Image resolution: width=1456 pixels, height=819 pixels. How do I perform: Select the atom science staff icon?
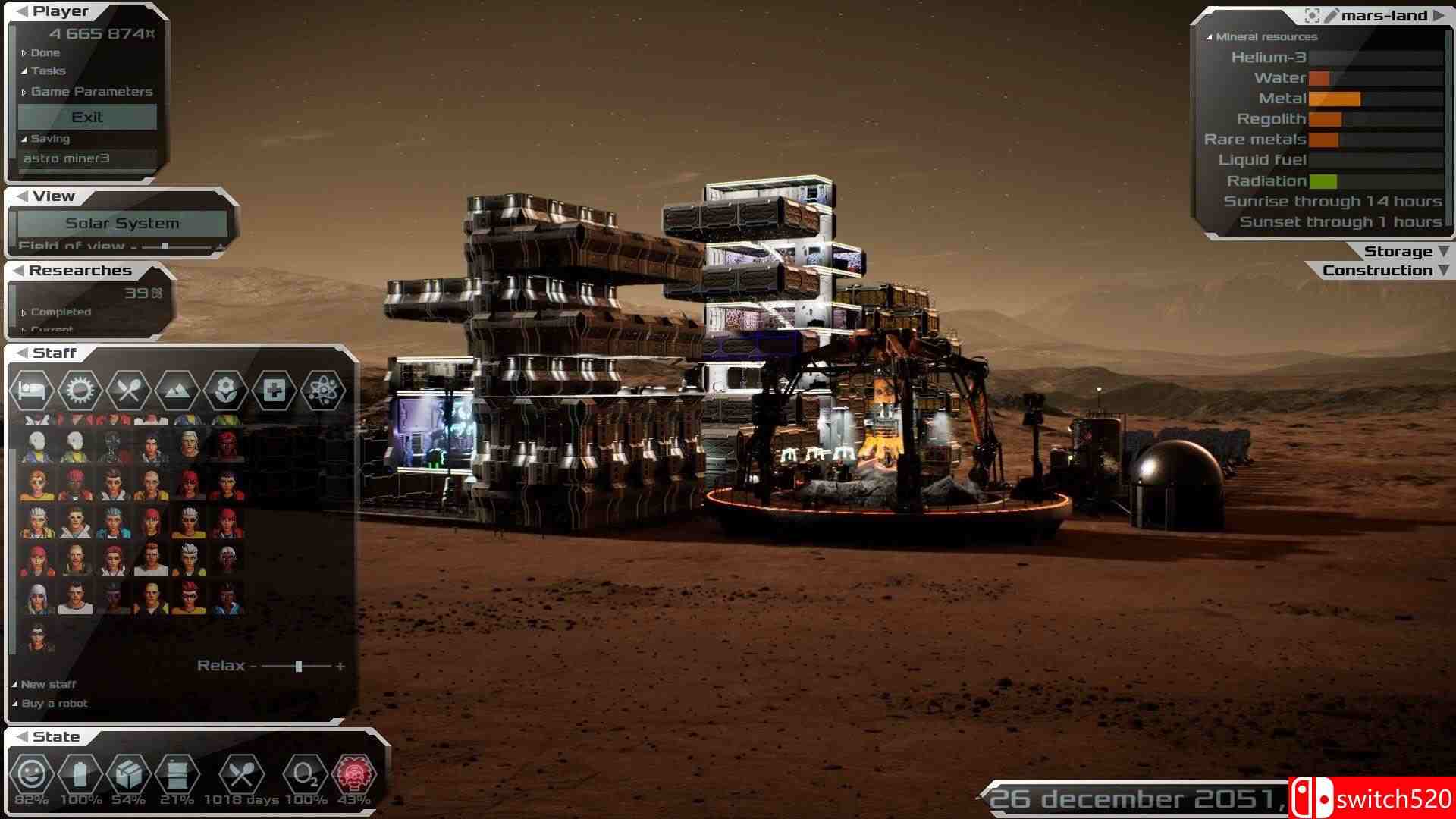[322, 390]
